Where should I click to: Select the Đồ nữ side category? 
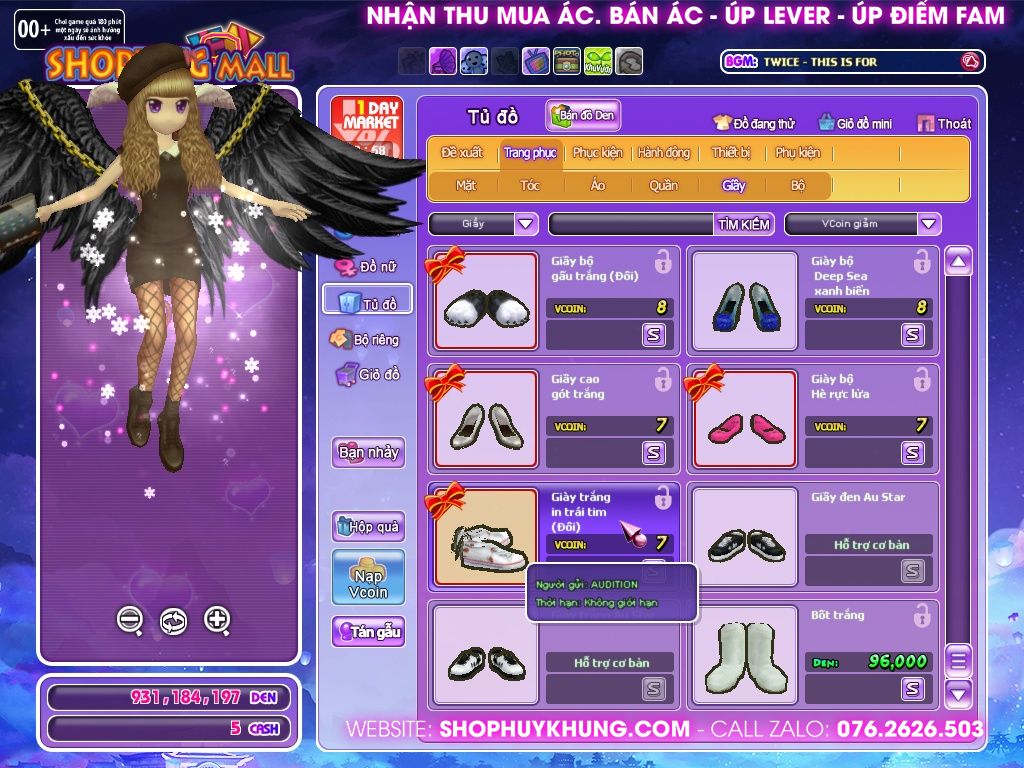click(x=368, y=267)
